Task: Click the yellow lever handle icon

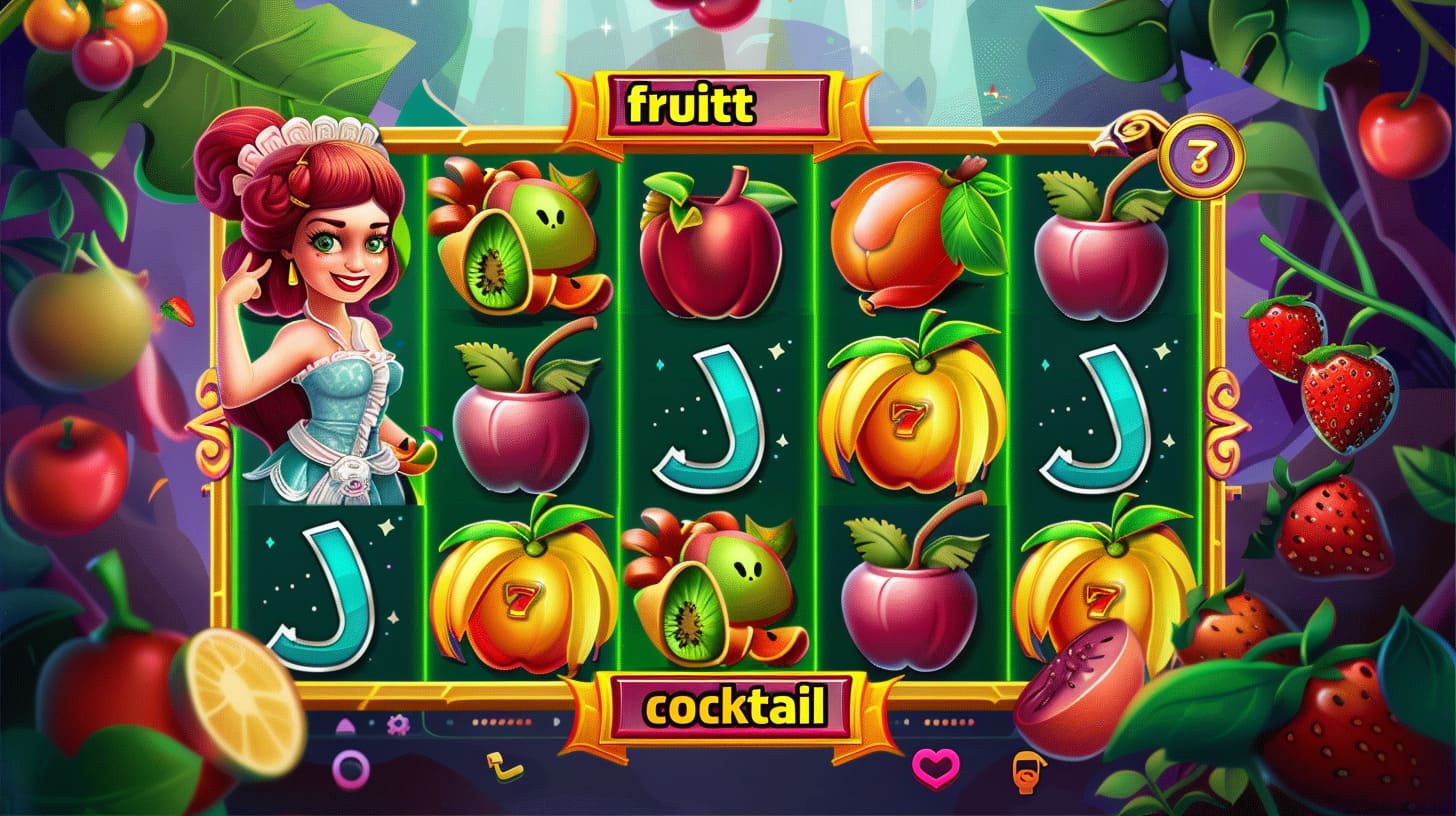Action: pyautogui.click(x=503, y=766)
